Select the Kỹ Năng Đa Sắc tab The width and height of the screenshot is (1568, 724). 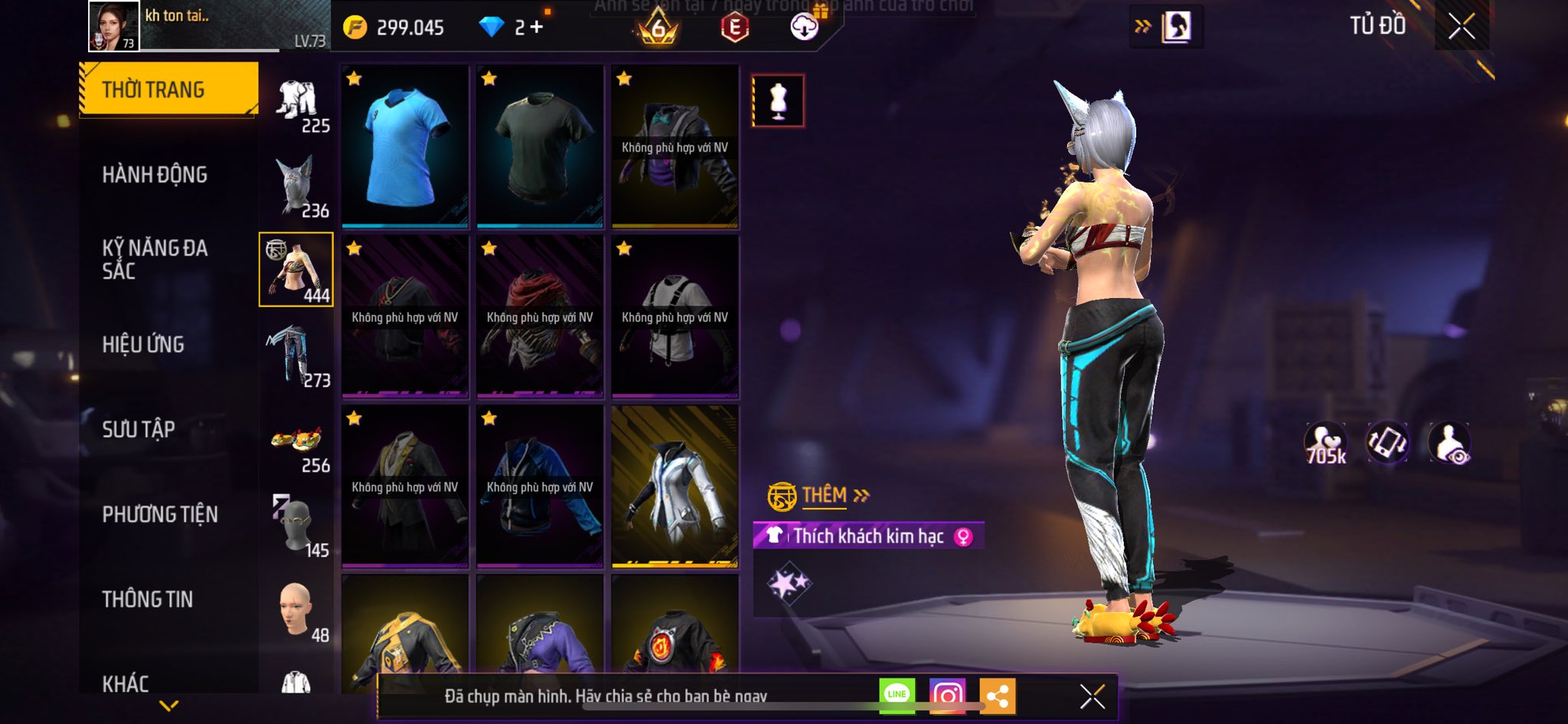coord(155,259)
